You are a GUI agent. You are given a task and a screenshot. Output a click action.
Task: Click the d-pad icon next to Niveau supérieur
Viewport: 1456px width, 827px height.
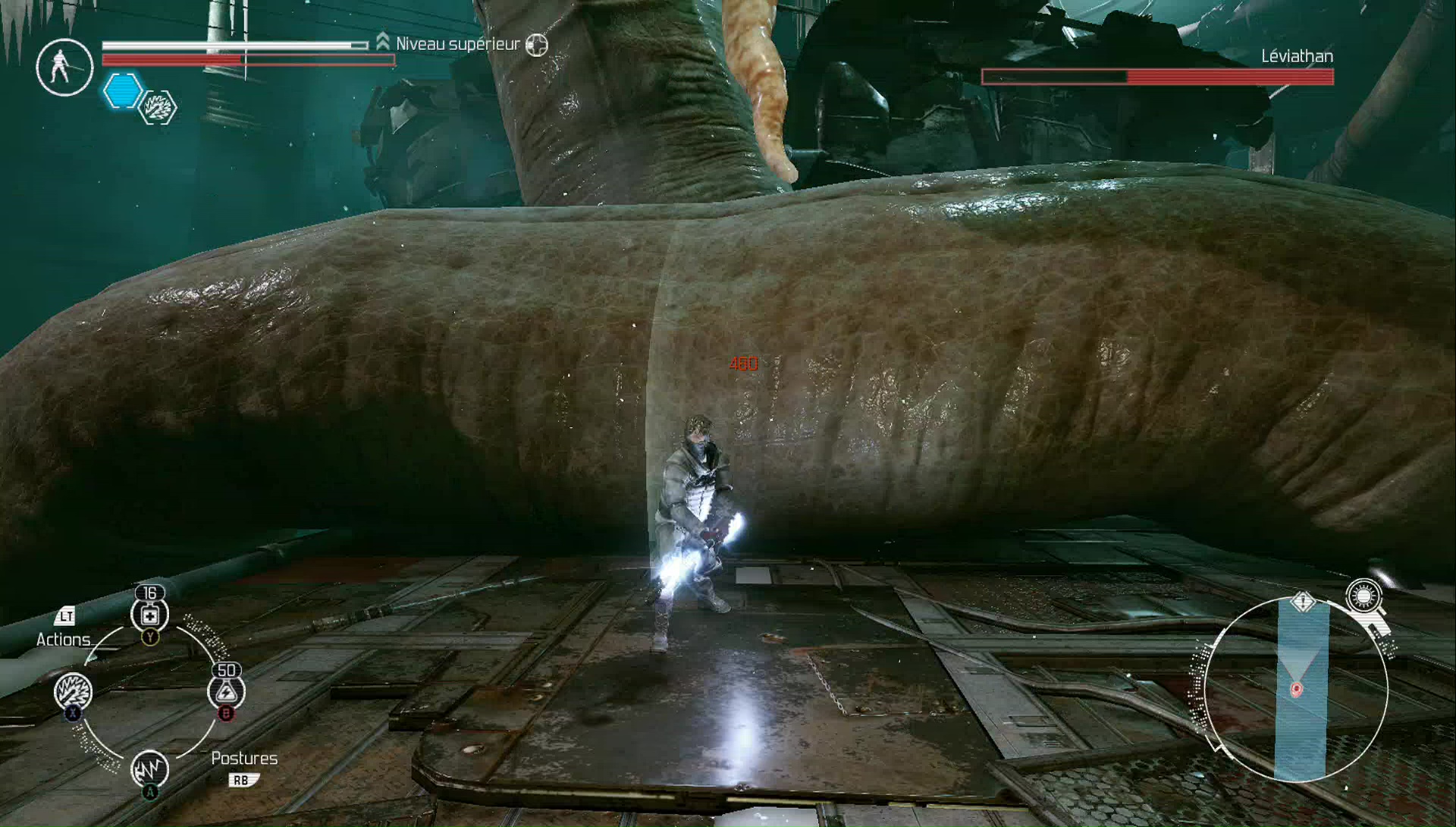point(537,45)
